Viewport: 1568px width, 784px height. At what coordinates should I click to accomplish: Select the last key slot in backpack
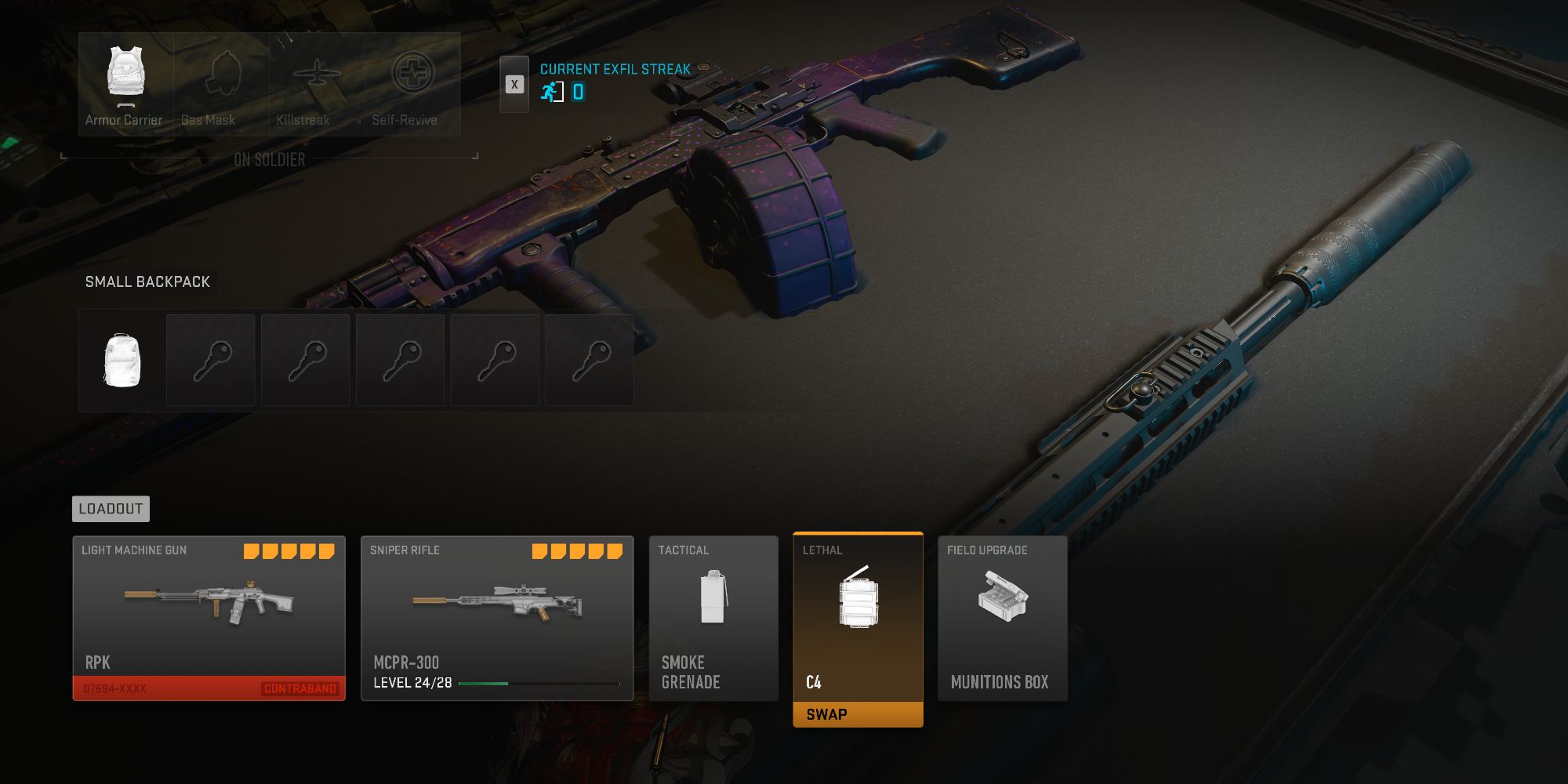589,361
